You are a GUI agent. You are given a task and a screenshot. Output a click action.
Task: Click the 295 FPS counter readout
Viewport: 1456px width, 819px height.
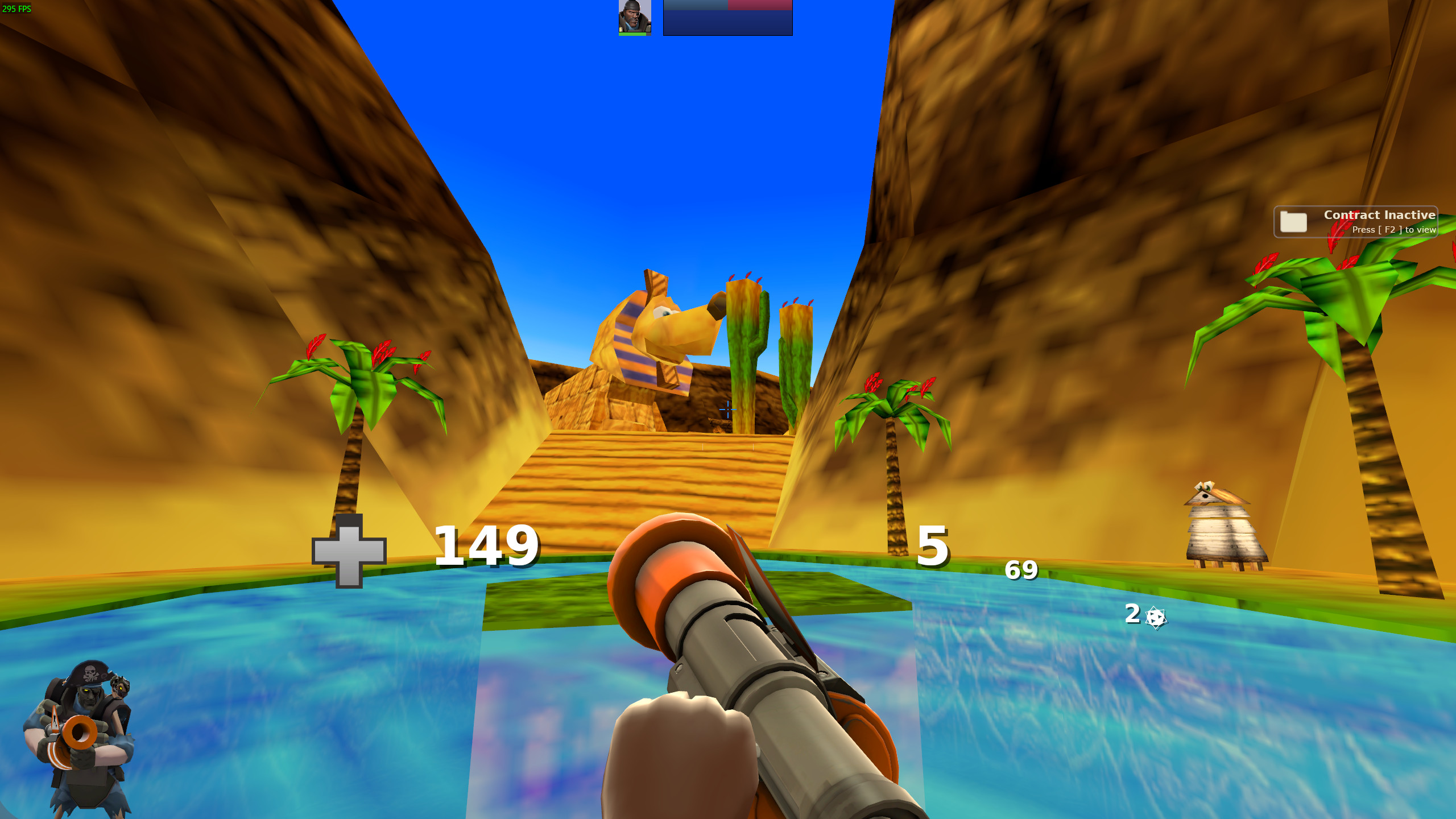click(x=15, y=8)
